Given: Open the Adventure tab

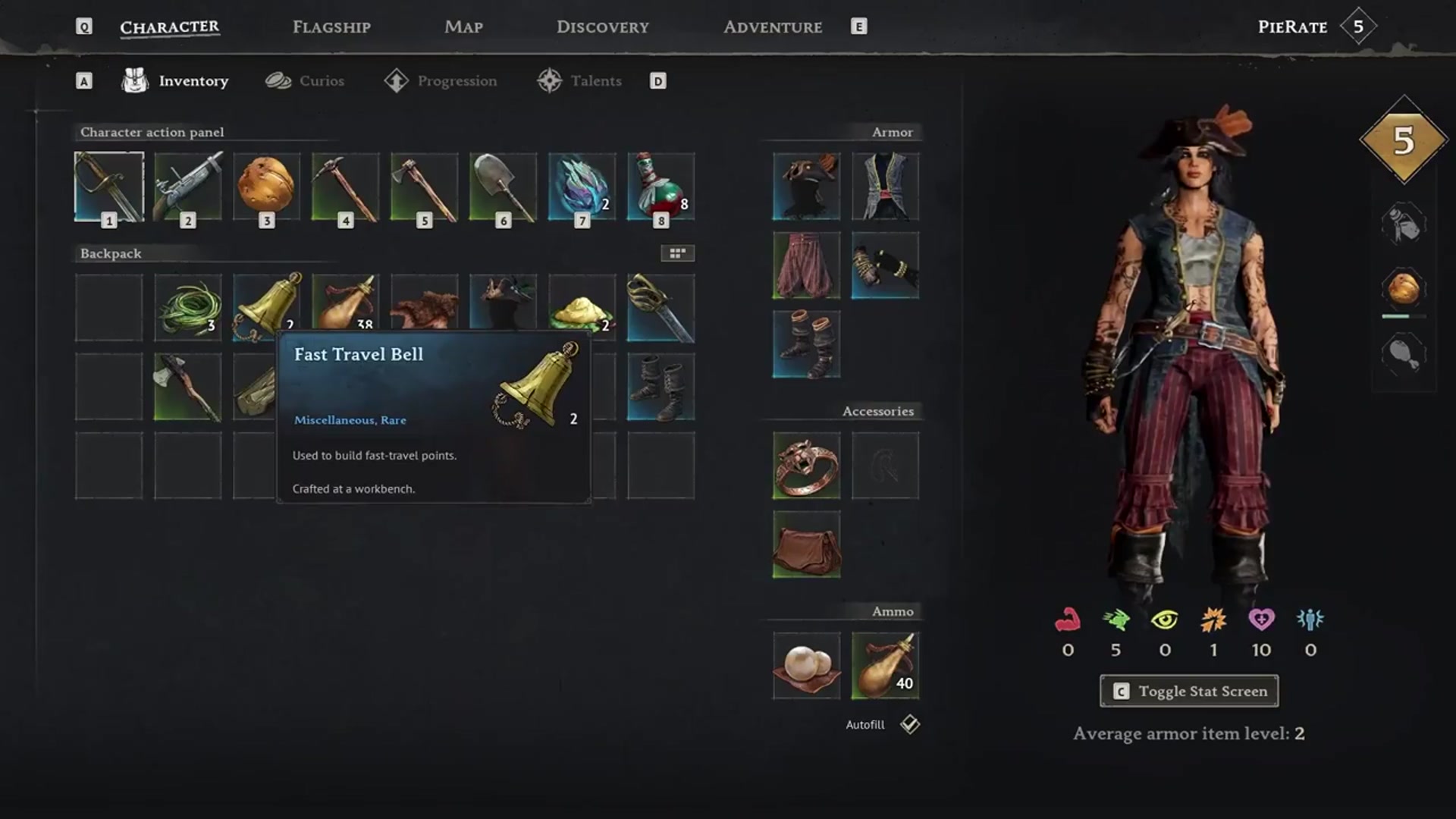Looking at the screenshot, I should pyautogui.click(x=772, y=27).
